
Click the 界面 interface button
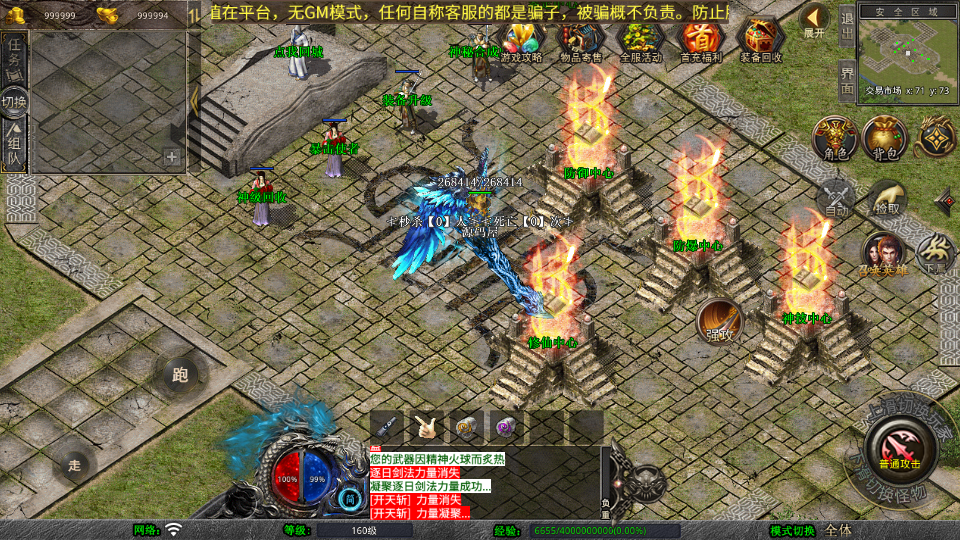tap(846, 78)
